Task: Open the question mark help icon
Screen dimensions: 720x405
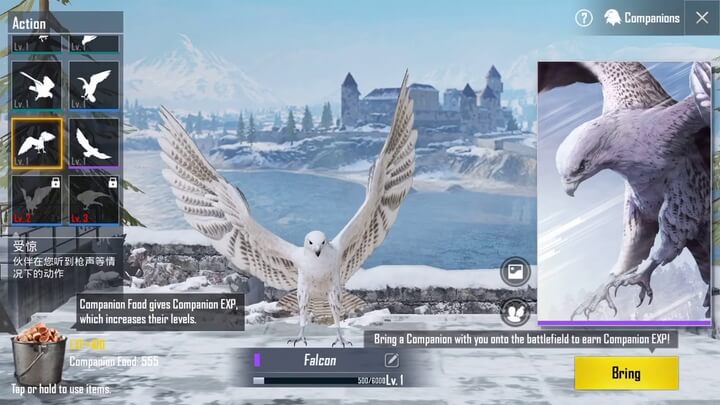Action: [584, 18]
